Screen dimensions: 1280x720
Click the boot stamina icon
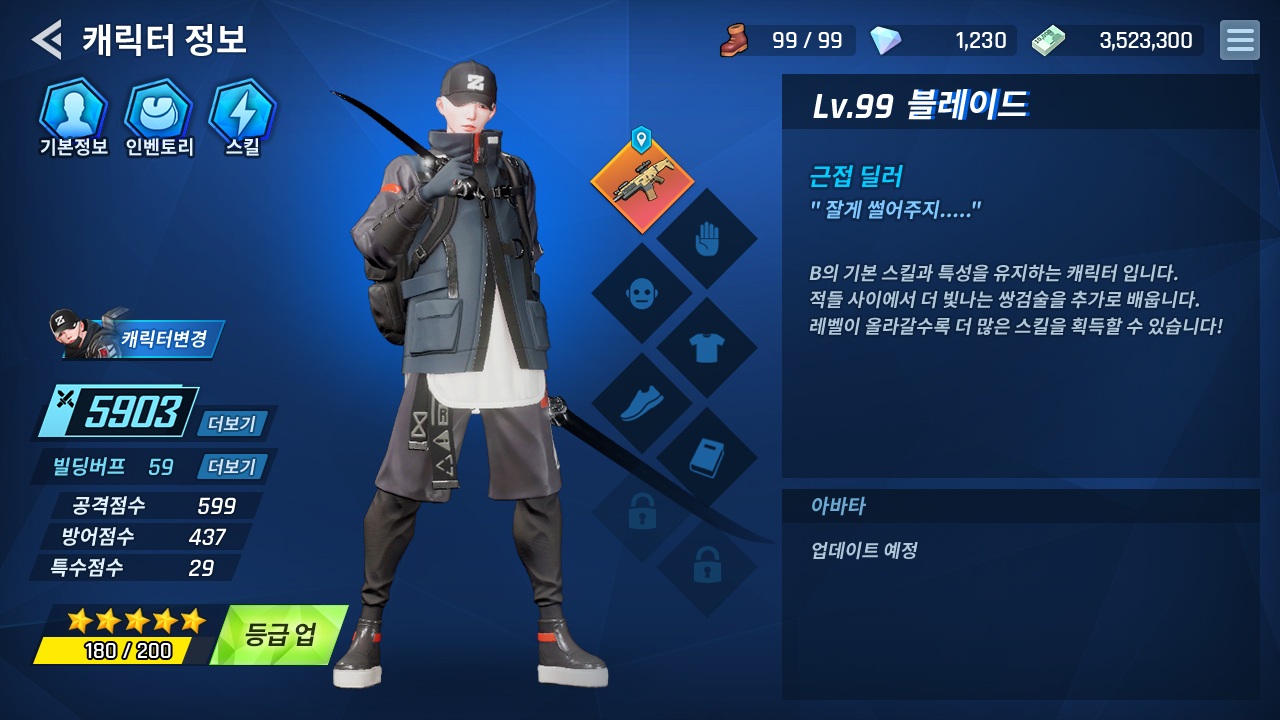[x=734, y=40]
